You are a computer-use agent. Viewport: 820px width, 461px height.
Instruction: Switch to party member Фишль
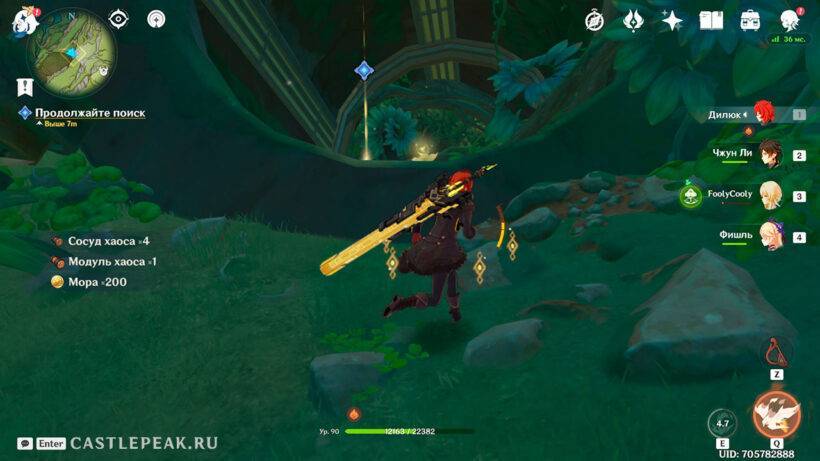769,236
